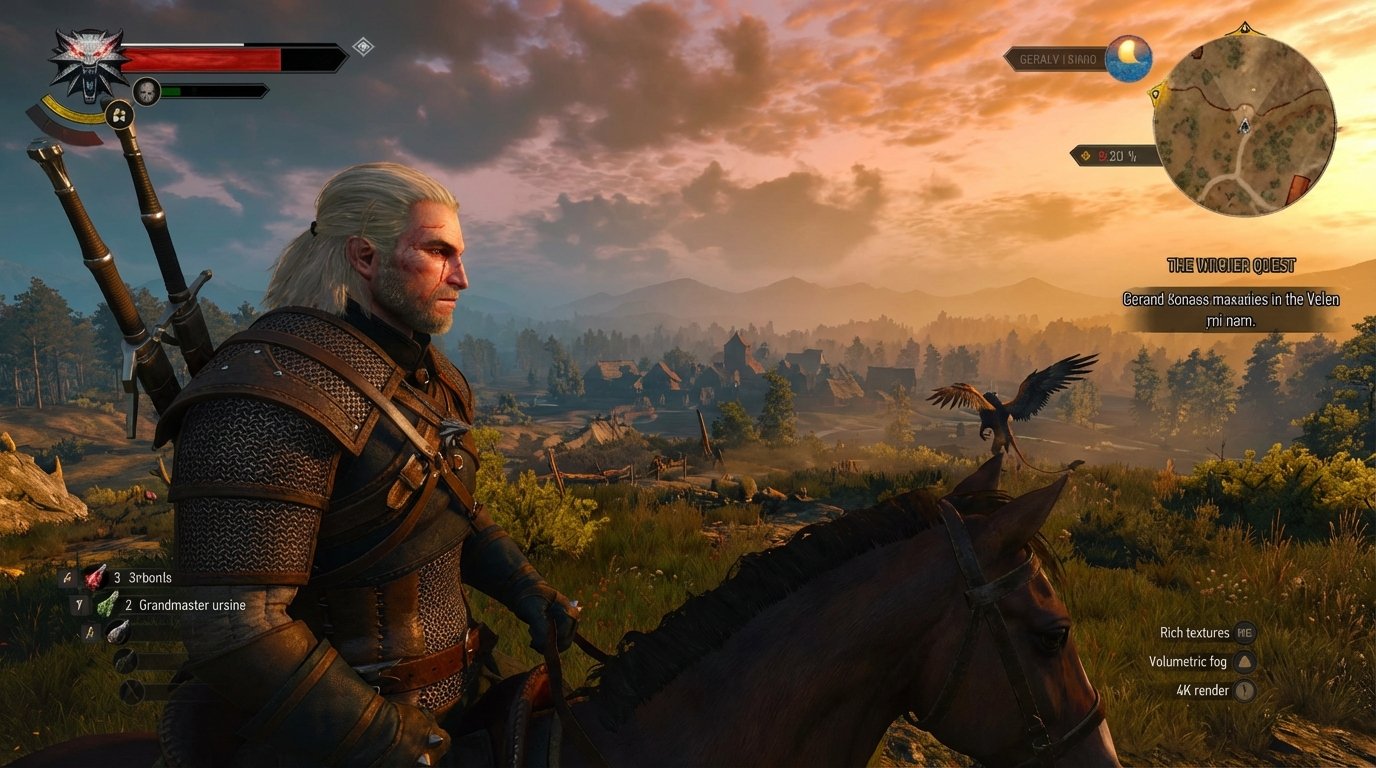The image size is (1376, 768).
Task: Use the red item in the quick slot
Action: point(95,577)
